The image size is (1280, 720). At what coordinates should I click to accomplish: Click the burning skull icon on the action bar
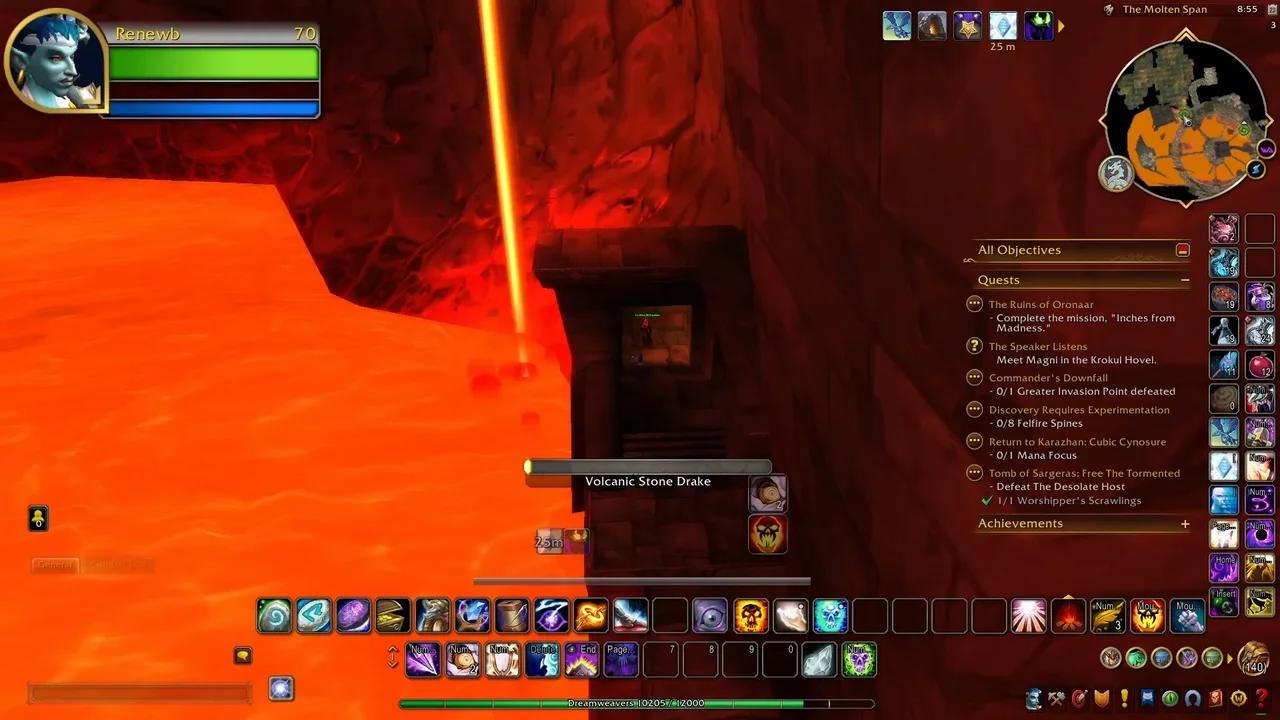click(751, 615)
